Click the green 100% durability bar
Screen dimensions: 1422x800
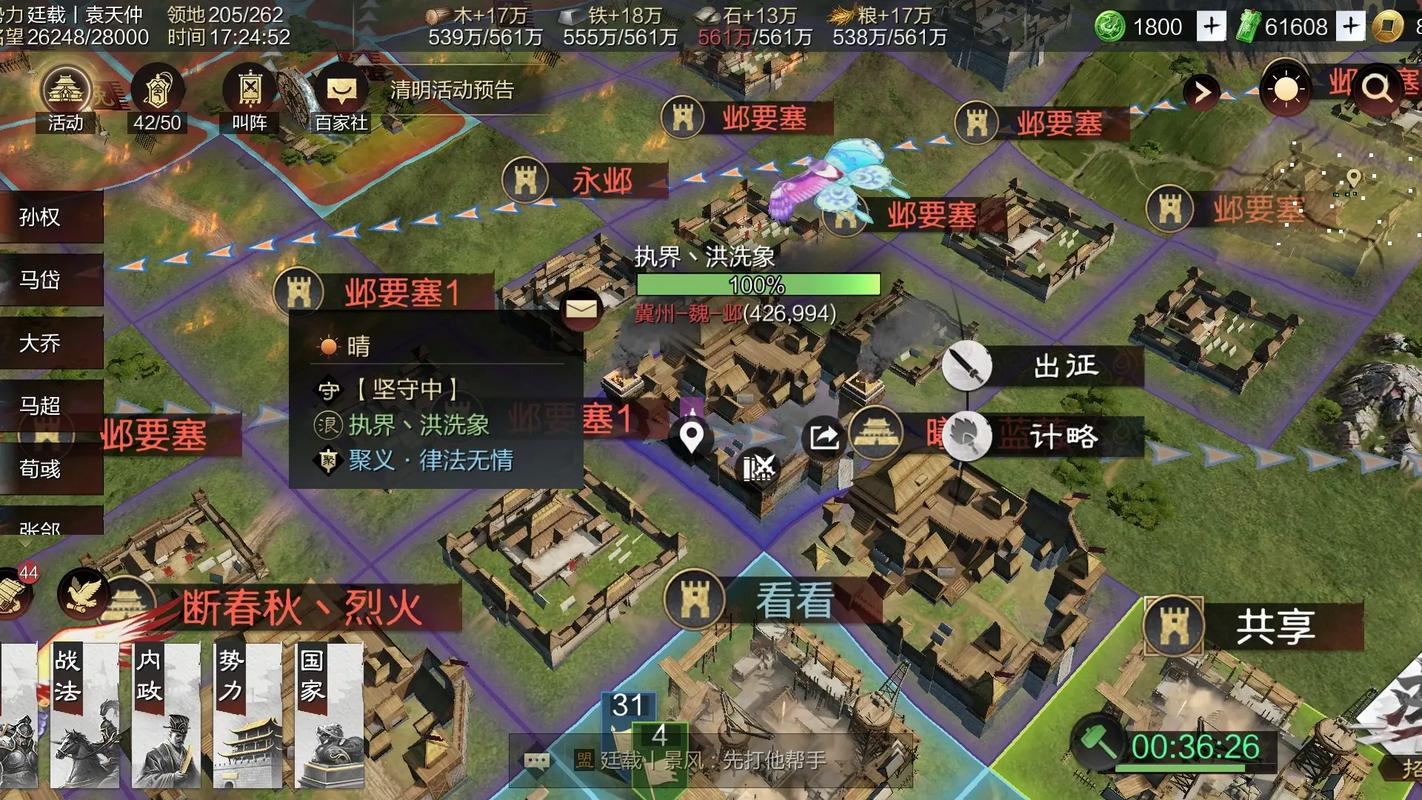[758, 285]
